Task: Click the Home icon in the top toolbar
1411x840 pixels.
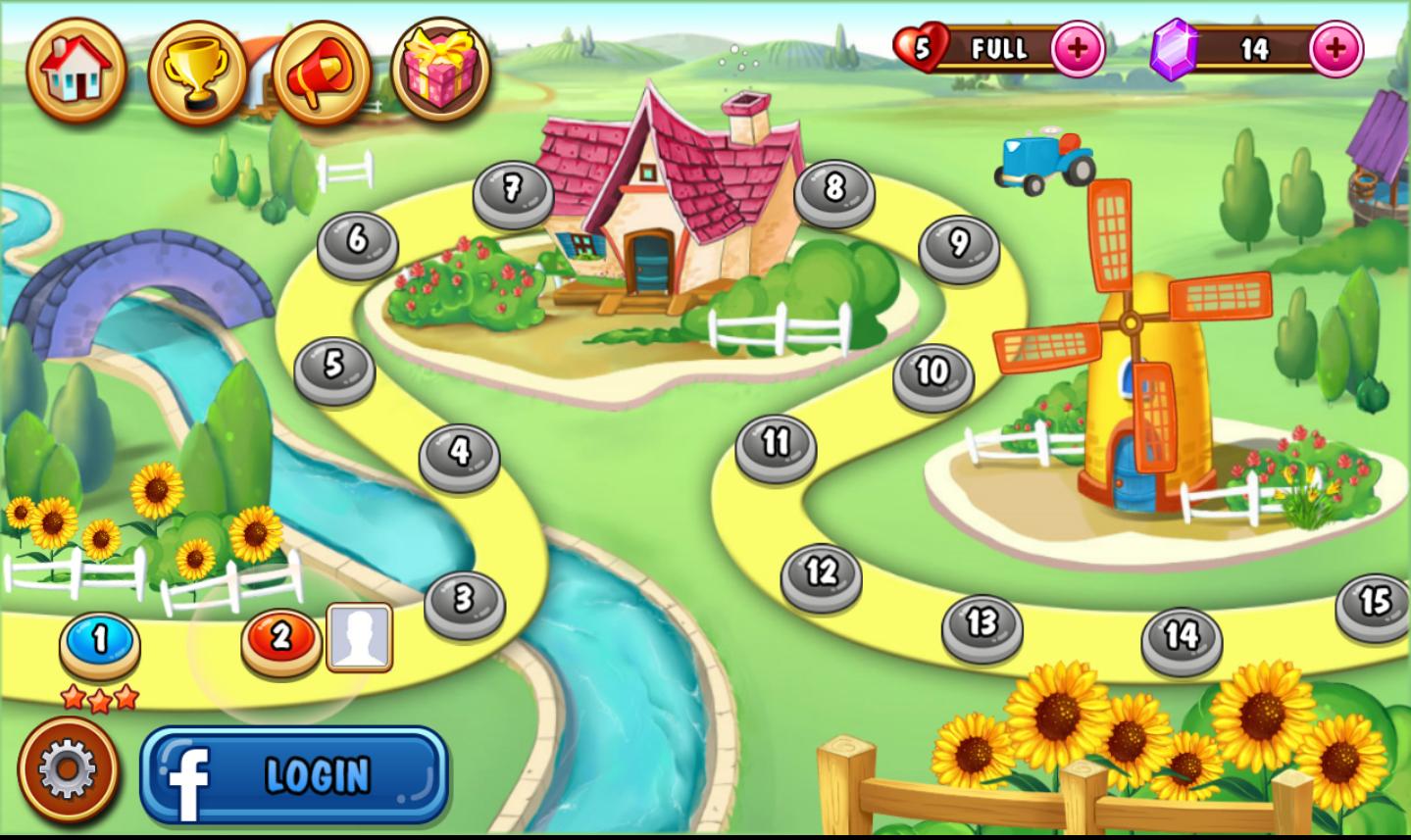Action: (76, 68)
